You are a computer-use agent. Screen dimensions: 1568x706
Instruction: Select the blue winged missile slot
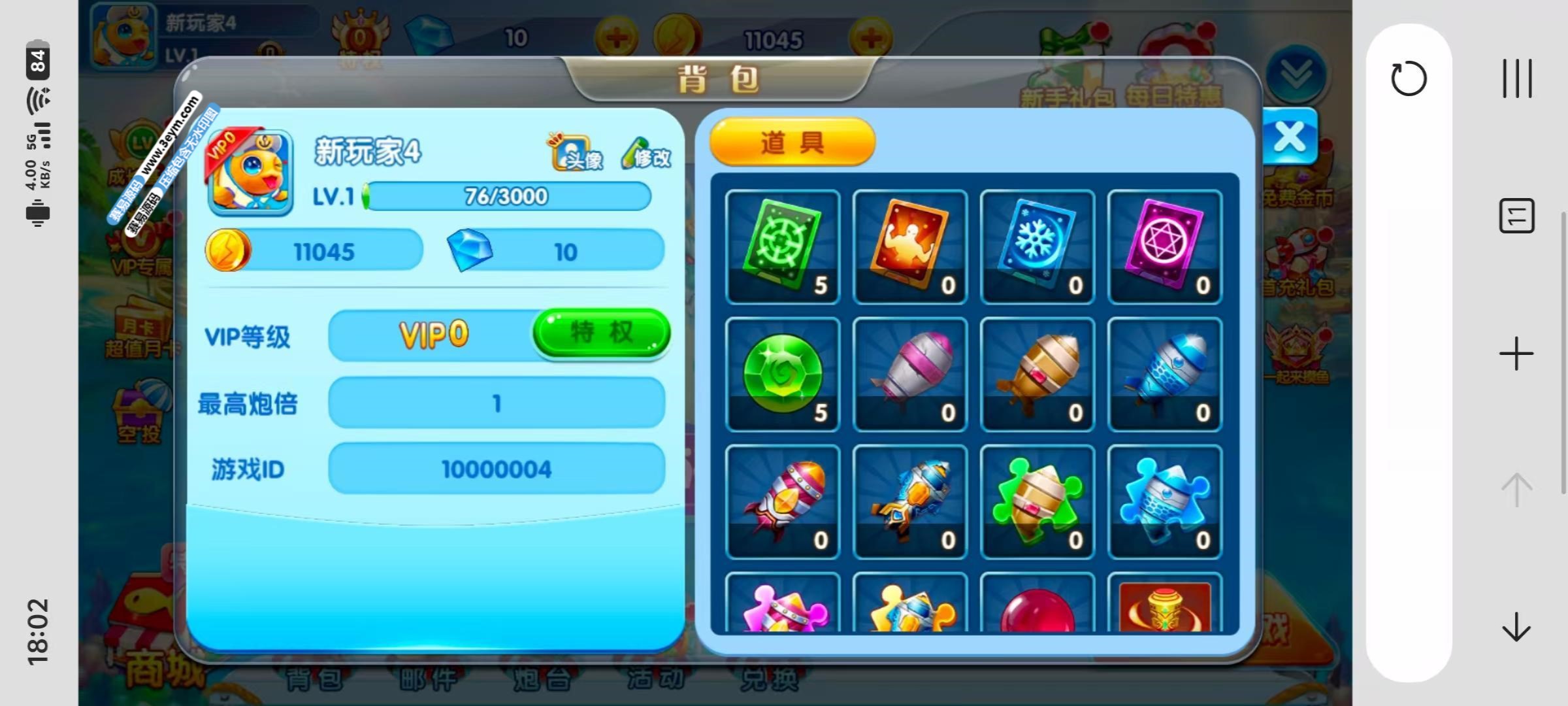[910, 501]
